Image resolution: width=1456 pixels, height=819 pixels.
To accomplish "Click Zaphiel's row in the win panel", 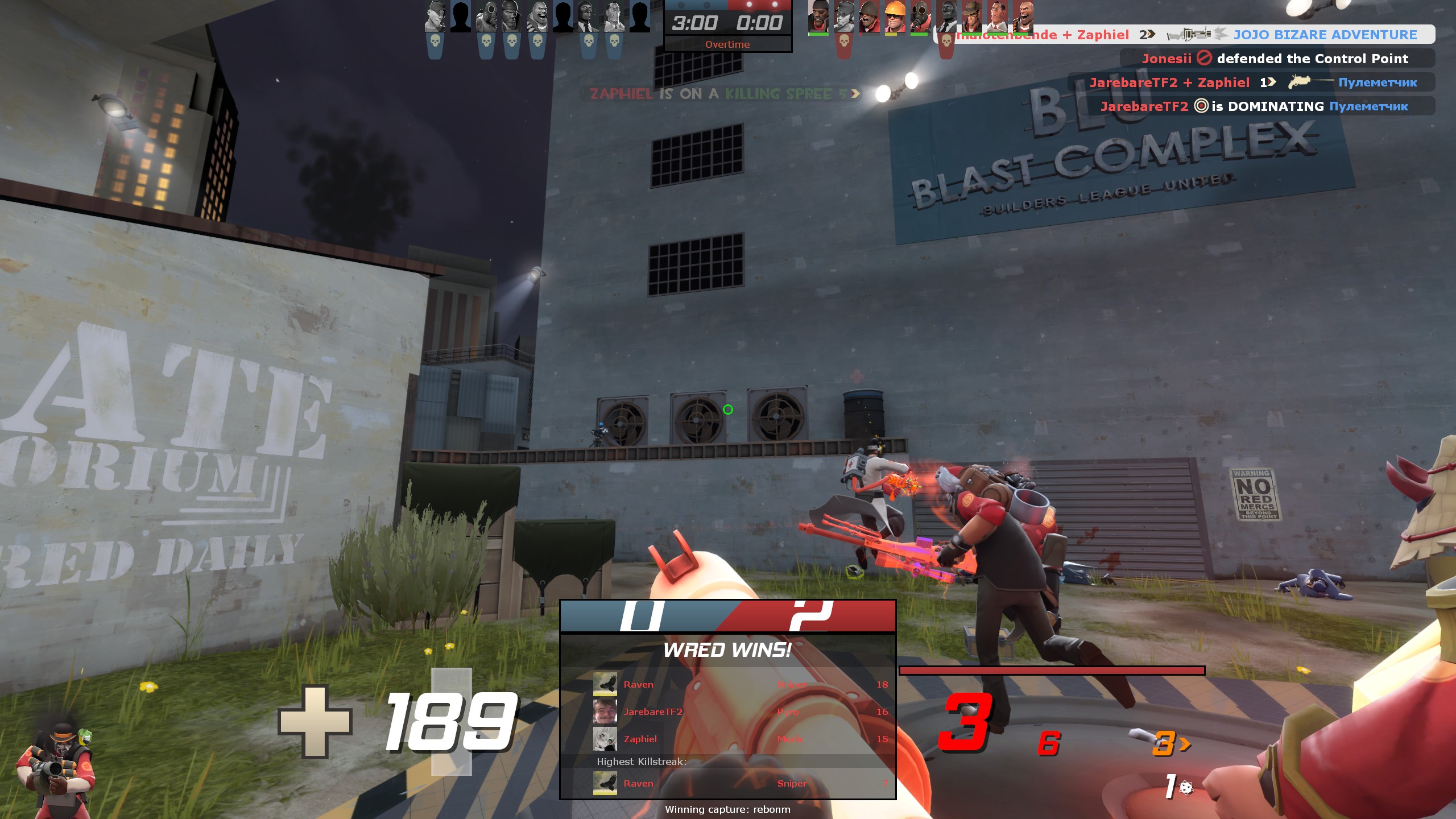I will 739,739.
